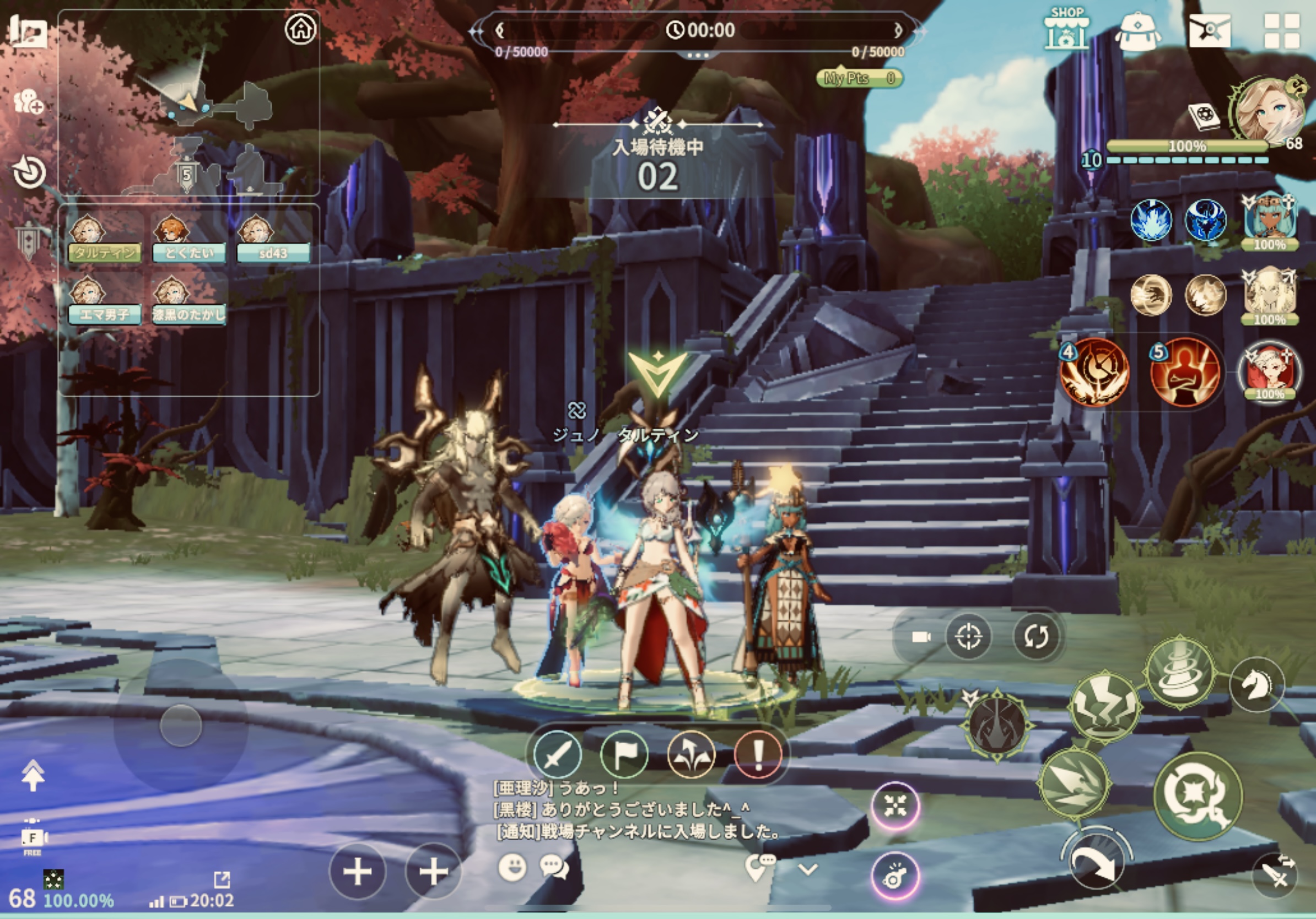Tap the horse mount button
This screenshot has width=1316, height=919.
[x=1256, y=685]
